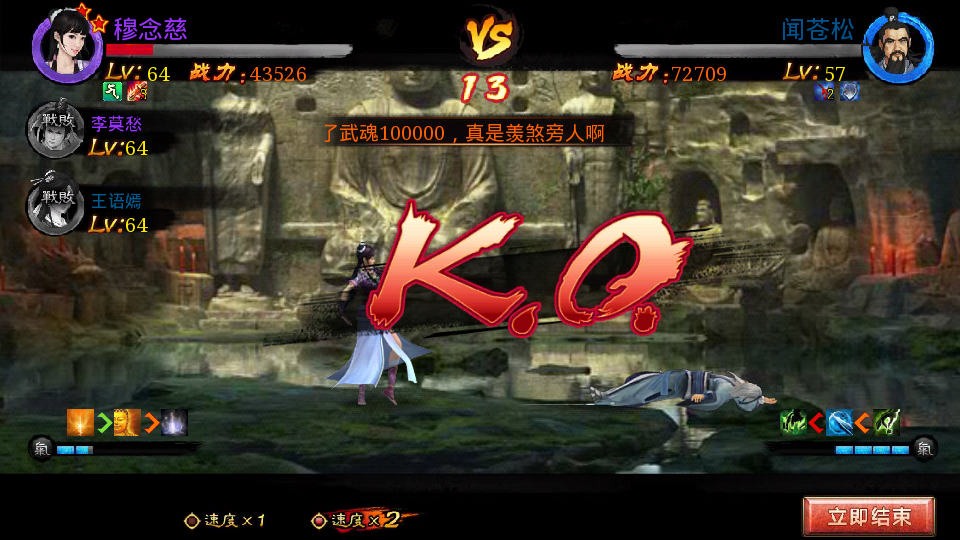Click the enemy's blue slash skill icon
Image resolution: width=960 pixels, height=540 pixels.
click(840, 422)
